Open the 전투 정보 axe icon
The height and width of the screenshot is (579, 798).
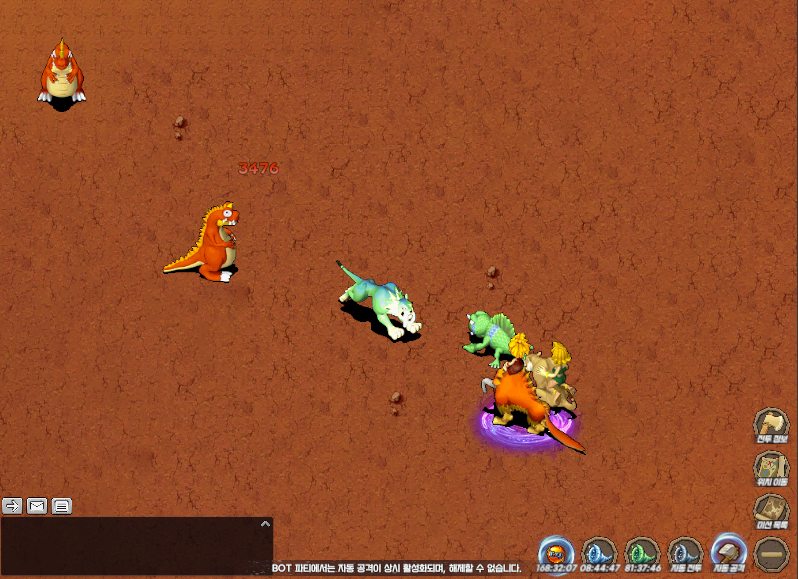[771, 425]
